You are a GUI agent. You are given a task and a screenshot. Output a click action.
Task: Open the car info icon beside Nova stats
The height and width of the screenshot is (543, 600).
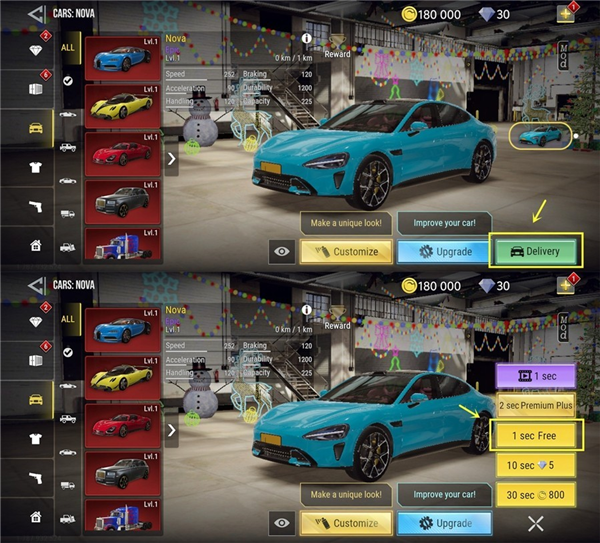point(307,41)
